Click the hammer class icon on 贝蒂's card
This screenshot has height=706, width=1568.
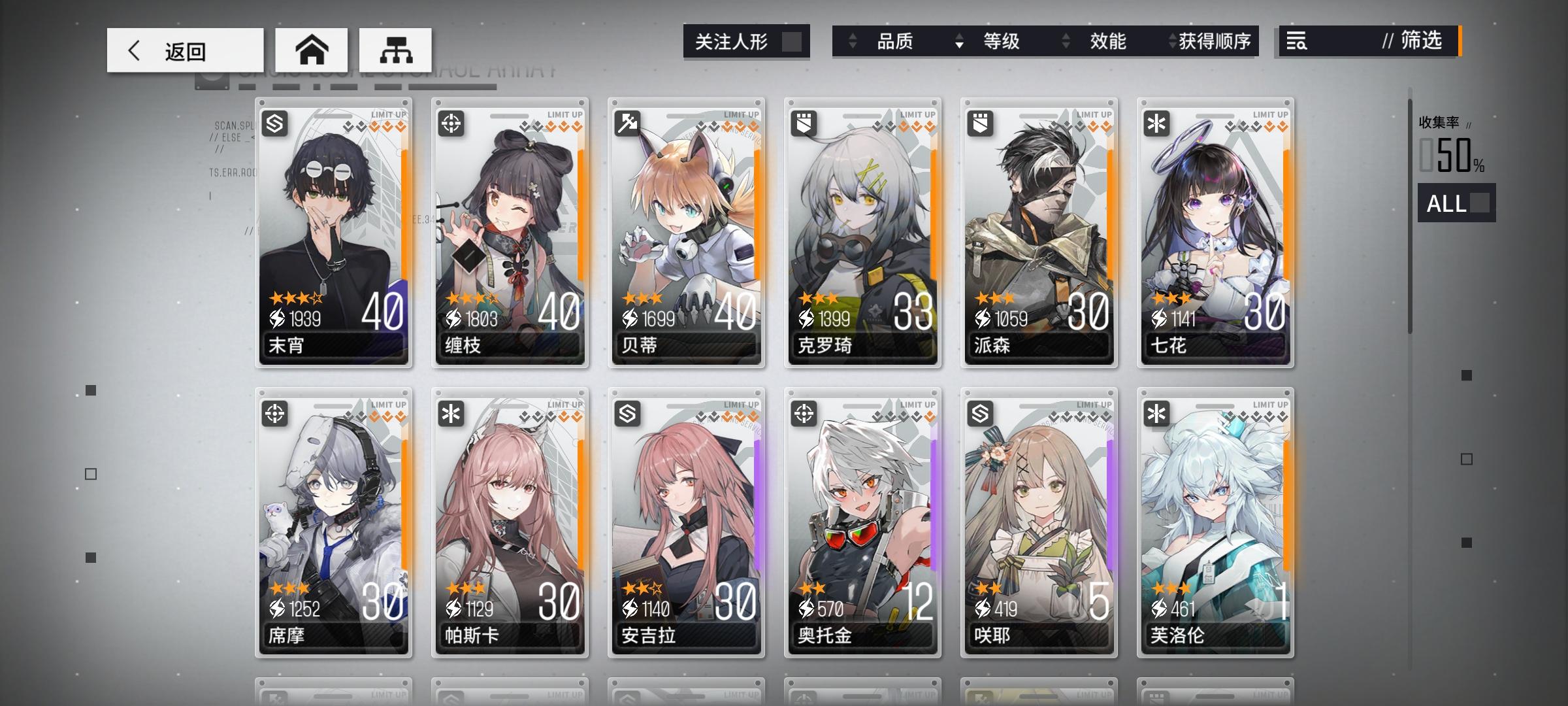point(626,123)
